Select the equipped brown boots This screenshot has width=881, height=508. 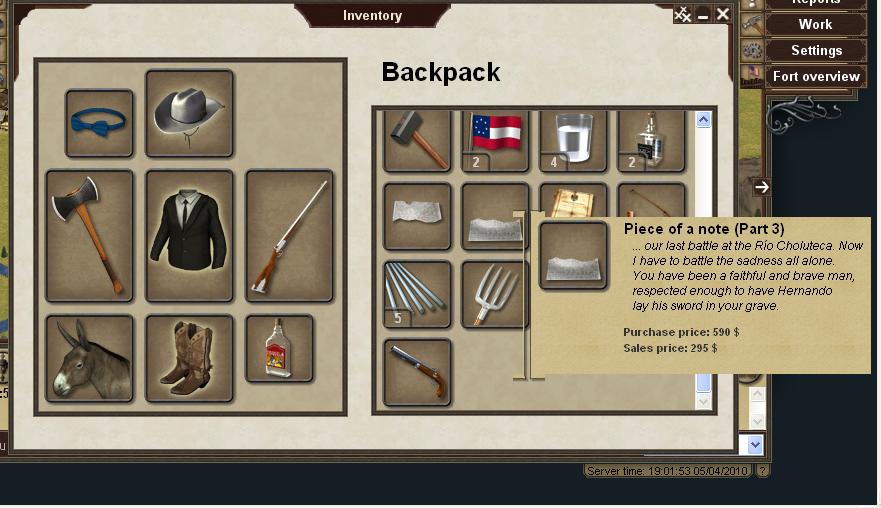[x=189, y=358]
